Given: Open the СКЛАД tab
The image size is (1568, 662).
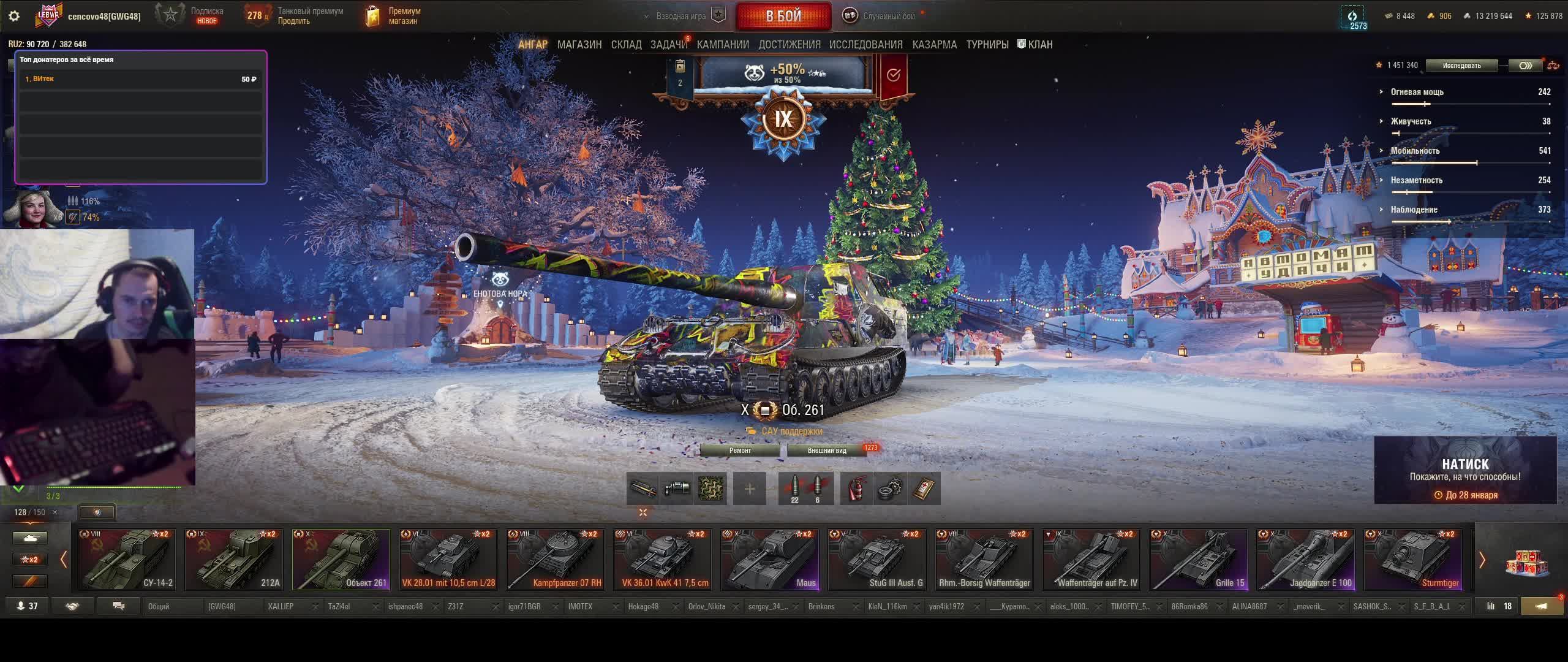Looking at the screenshot, I should 626,45.
